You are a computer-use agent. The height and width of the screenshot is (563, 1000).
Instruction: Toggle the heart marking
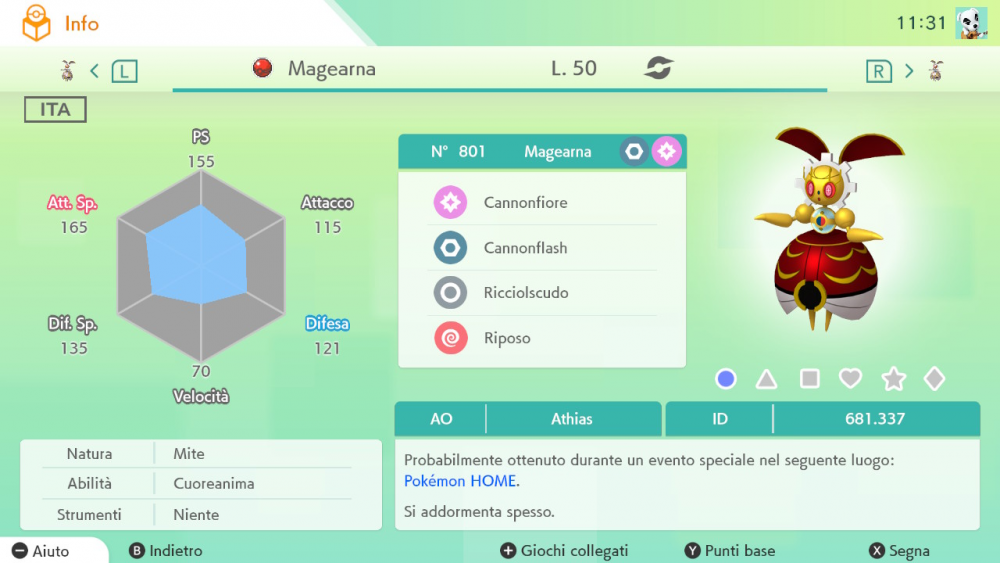click(850, 379)
